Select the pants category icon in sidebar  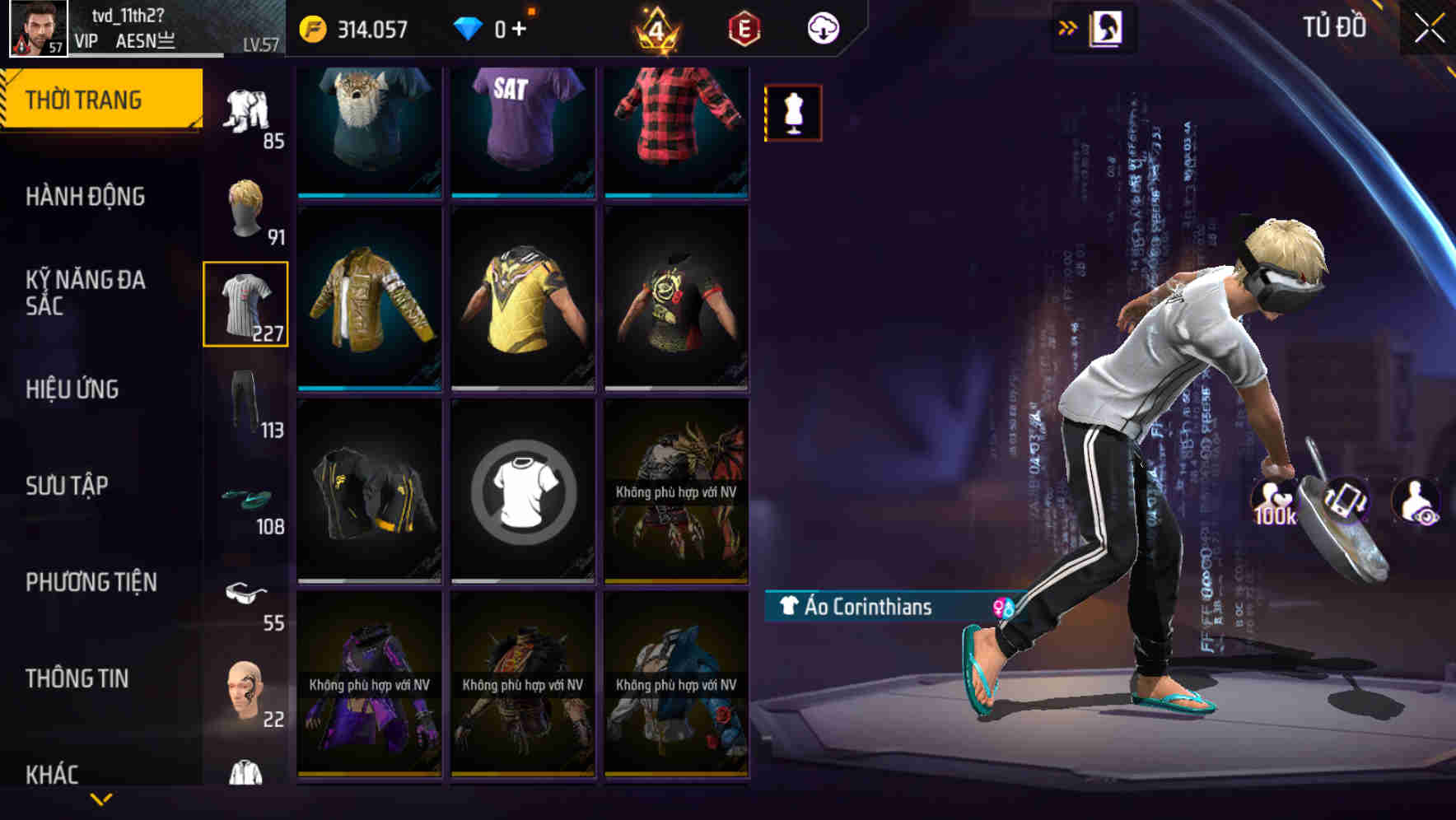[x=246, y=405]
